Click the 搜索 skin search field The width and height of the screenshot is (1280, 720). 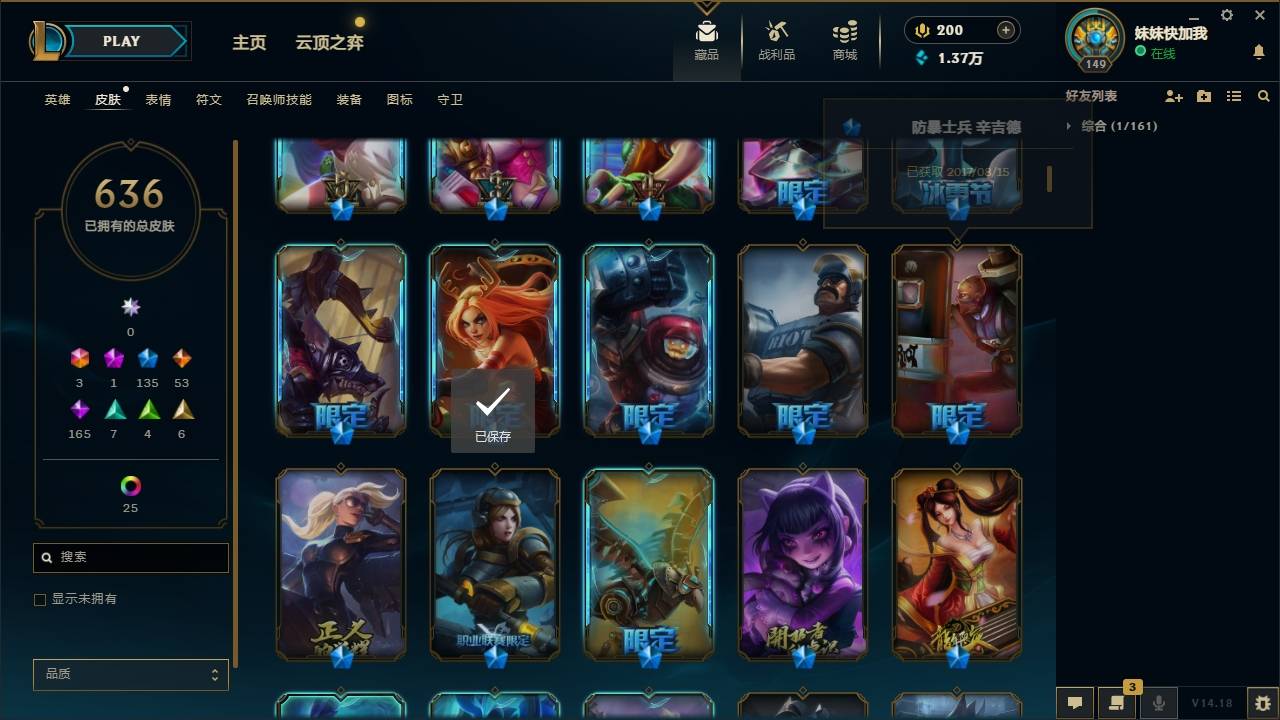click(130, 557)
